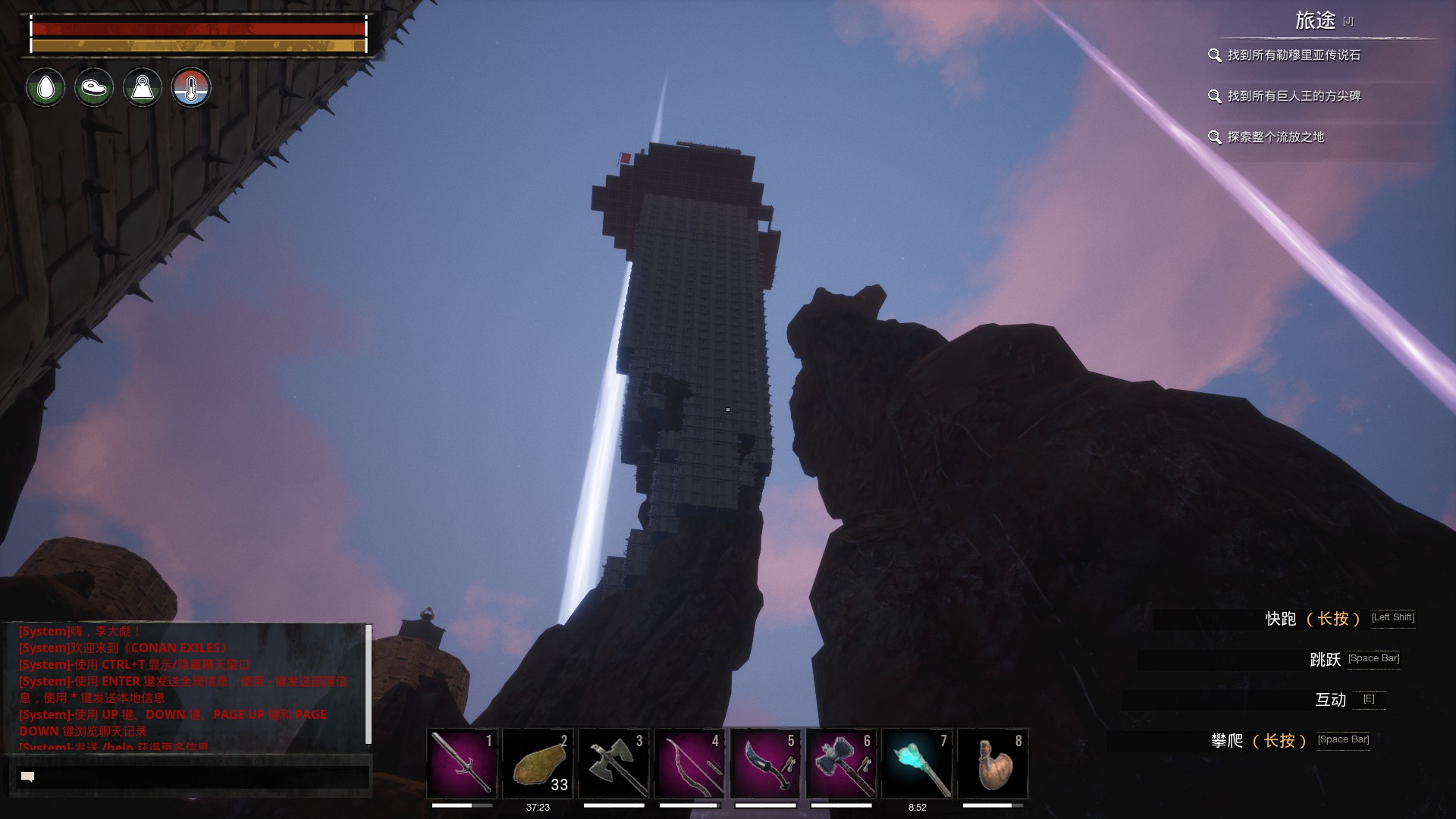Select the heavy warhammer slot
This screenshot has height=819, width=1456.
point(841,763)
